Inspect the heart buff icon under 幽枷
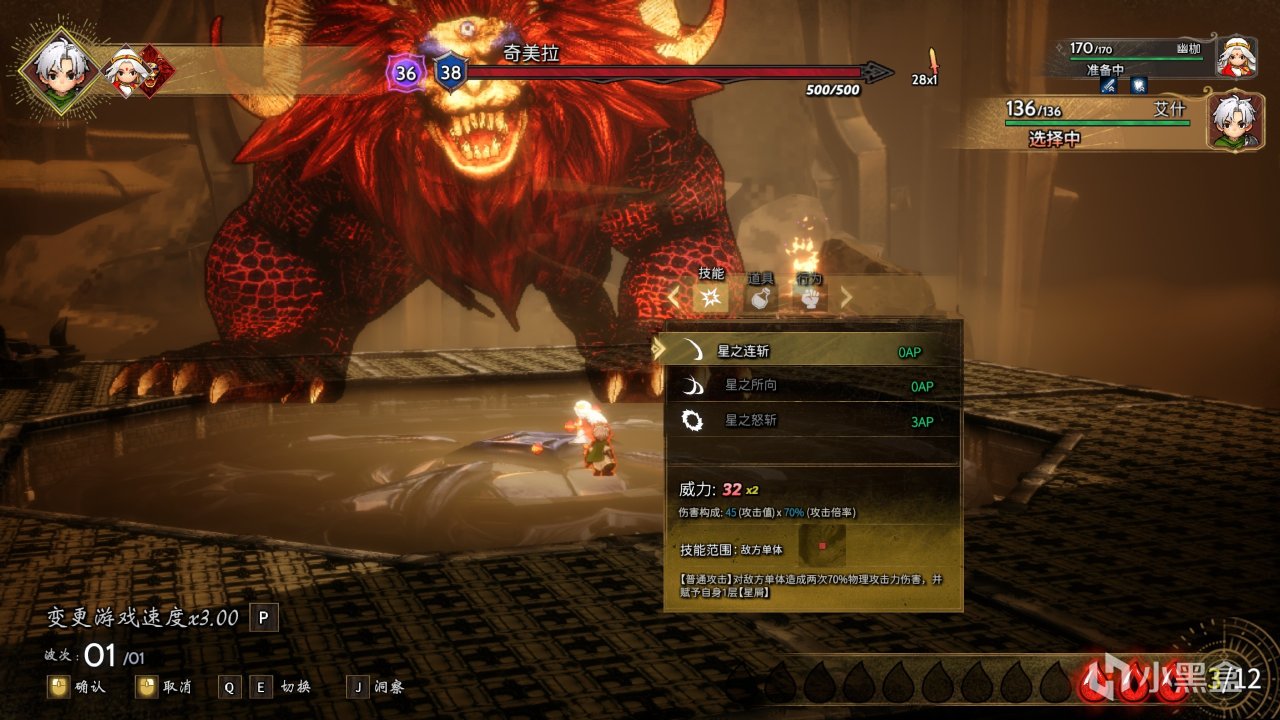1280x720 pixels. click(x=1139, y=86)
